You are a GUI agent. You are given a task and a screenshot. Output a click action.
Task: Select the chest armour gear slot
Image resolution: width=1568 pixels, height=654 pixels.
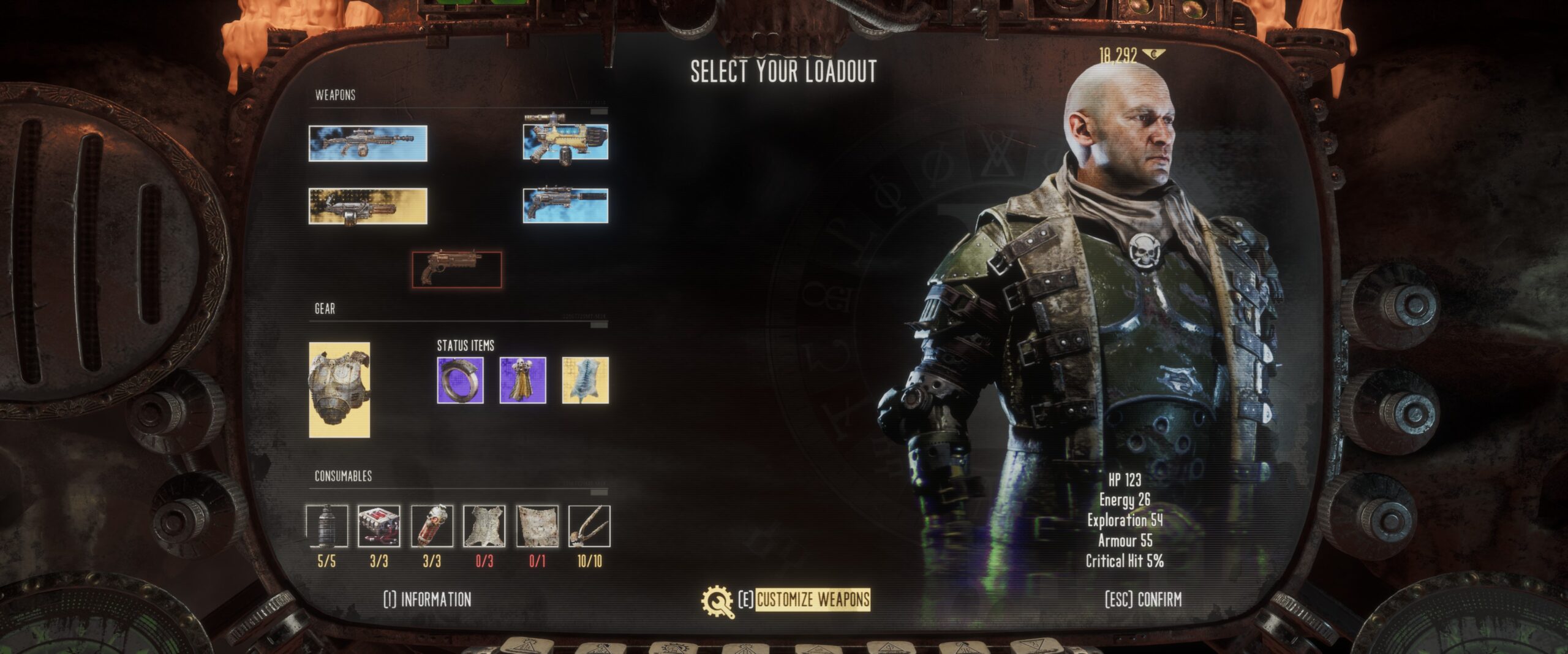(x=339, y=390)
